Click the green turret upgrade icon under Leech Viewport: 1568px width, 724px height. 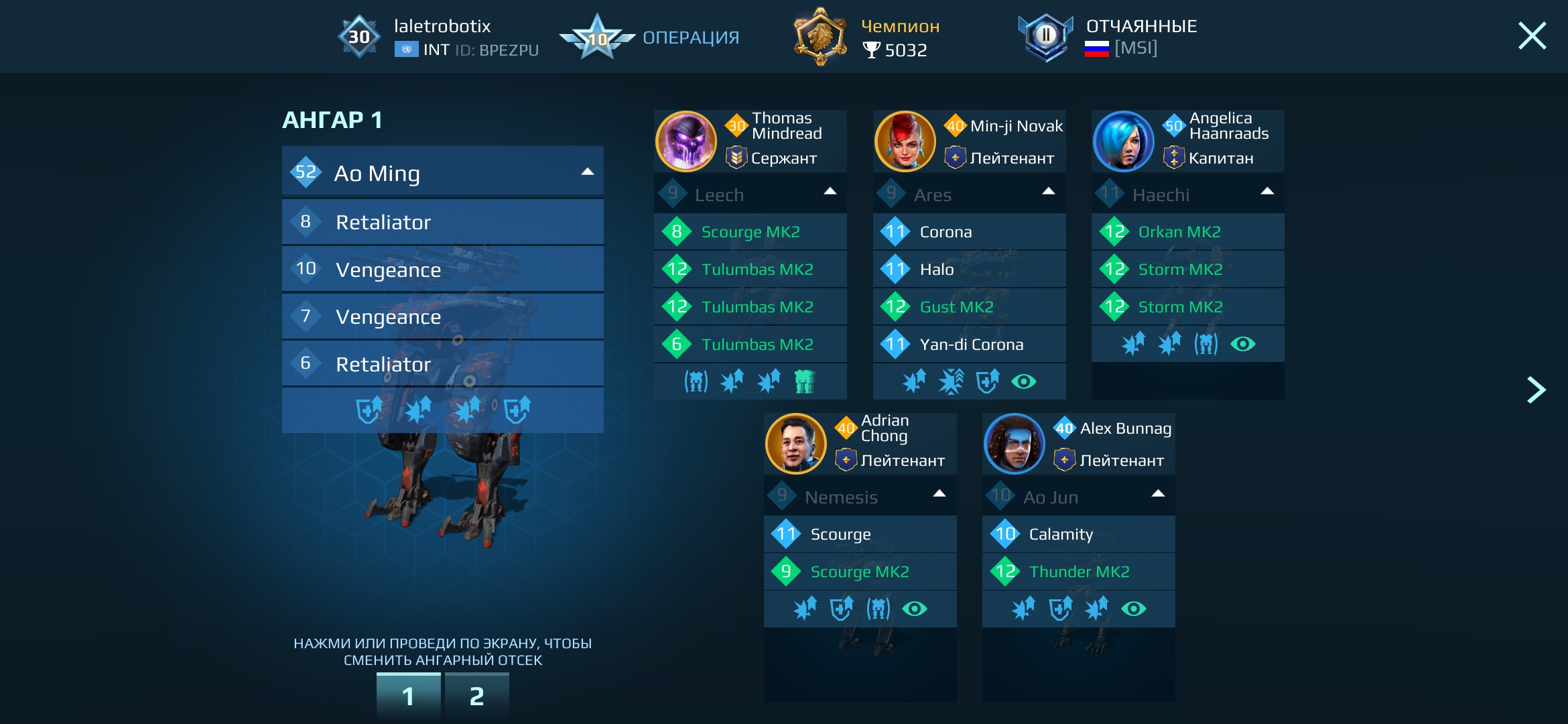pyautogui.click(x=806, y=381)
